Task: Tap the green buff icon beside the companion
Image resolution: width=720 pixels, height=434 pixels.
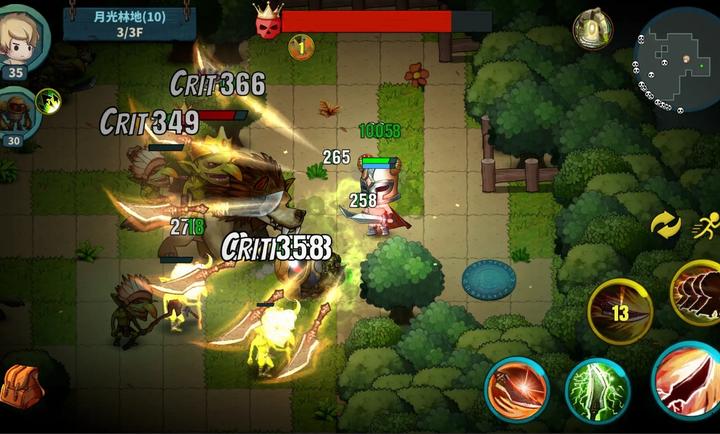Action: pos(48,101)
